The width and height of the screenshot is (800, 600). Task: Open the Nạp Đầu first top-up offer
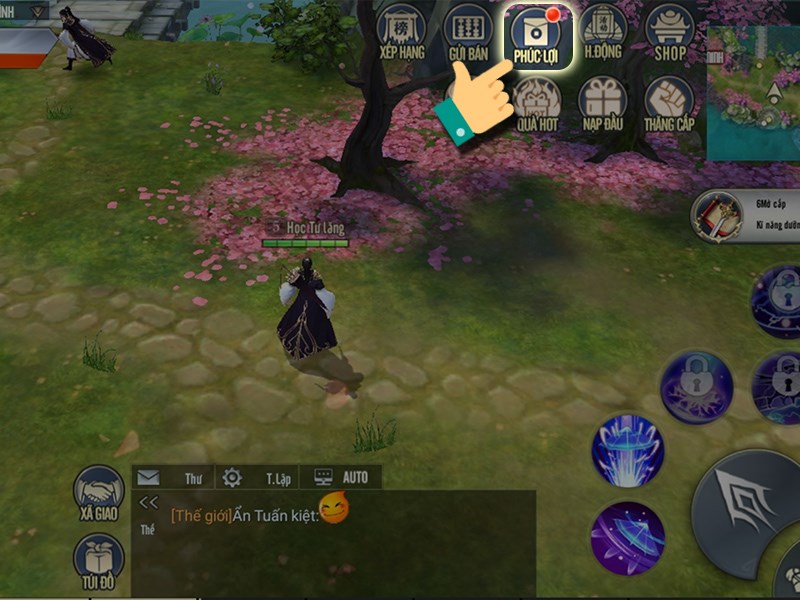click(603, 104)
